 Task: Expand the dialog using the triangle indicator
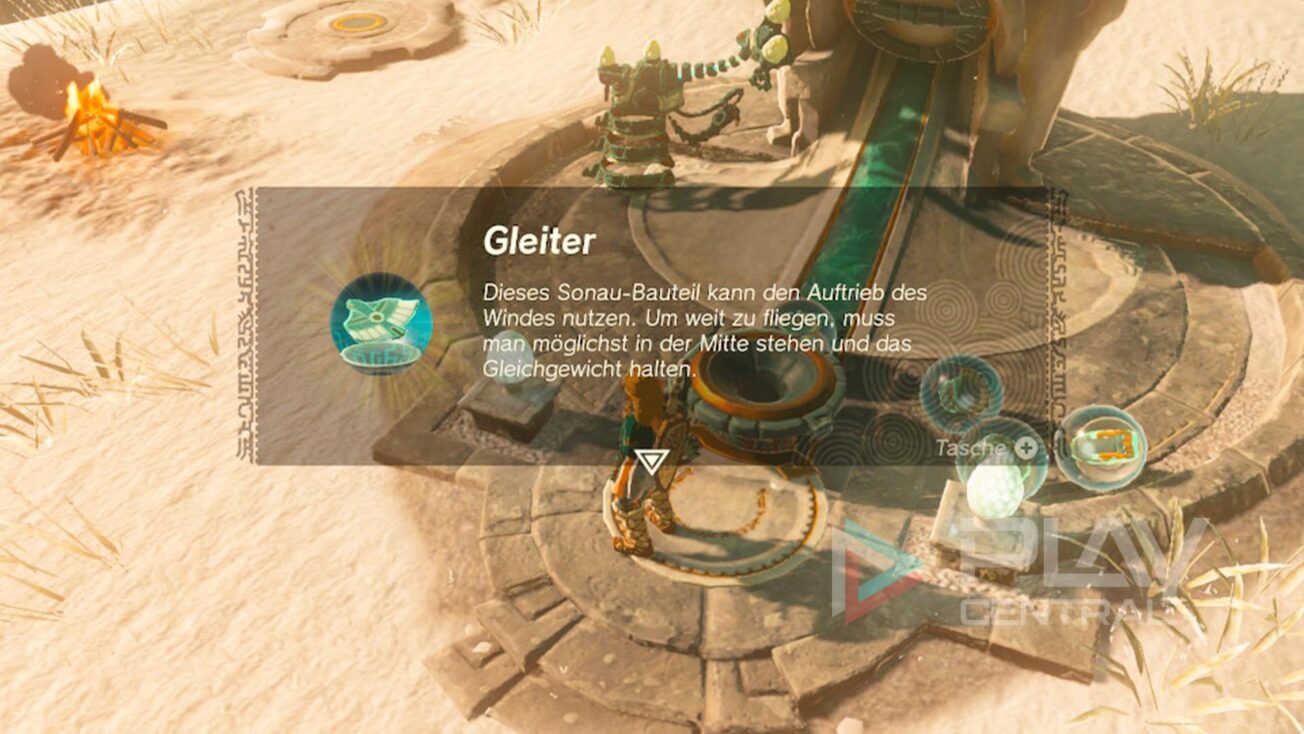click(x=655, y=459)
